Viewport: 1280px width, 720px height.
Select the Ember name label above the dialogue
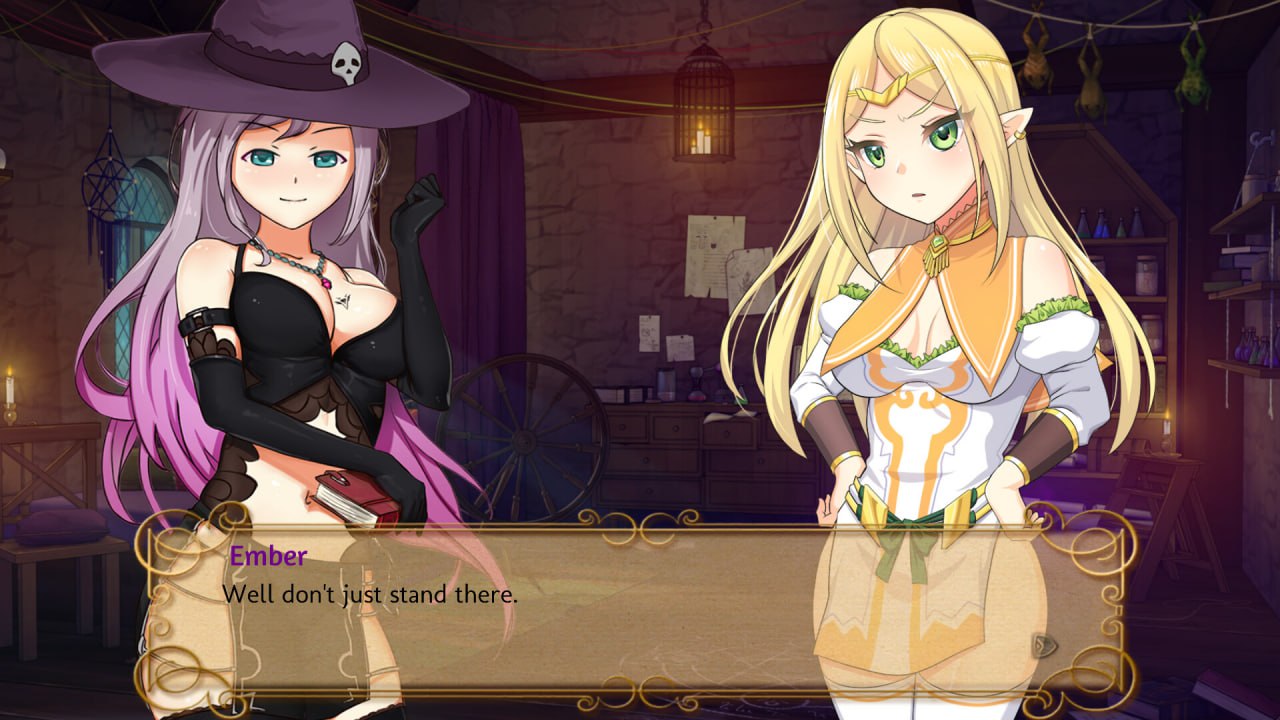pos(268,554)
